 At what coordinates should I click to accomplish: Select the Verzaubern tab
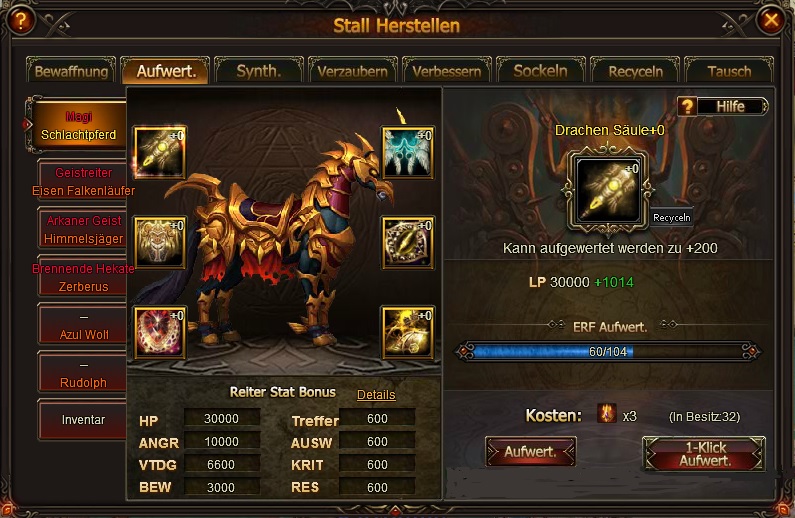click(353, 72)
